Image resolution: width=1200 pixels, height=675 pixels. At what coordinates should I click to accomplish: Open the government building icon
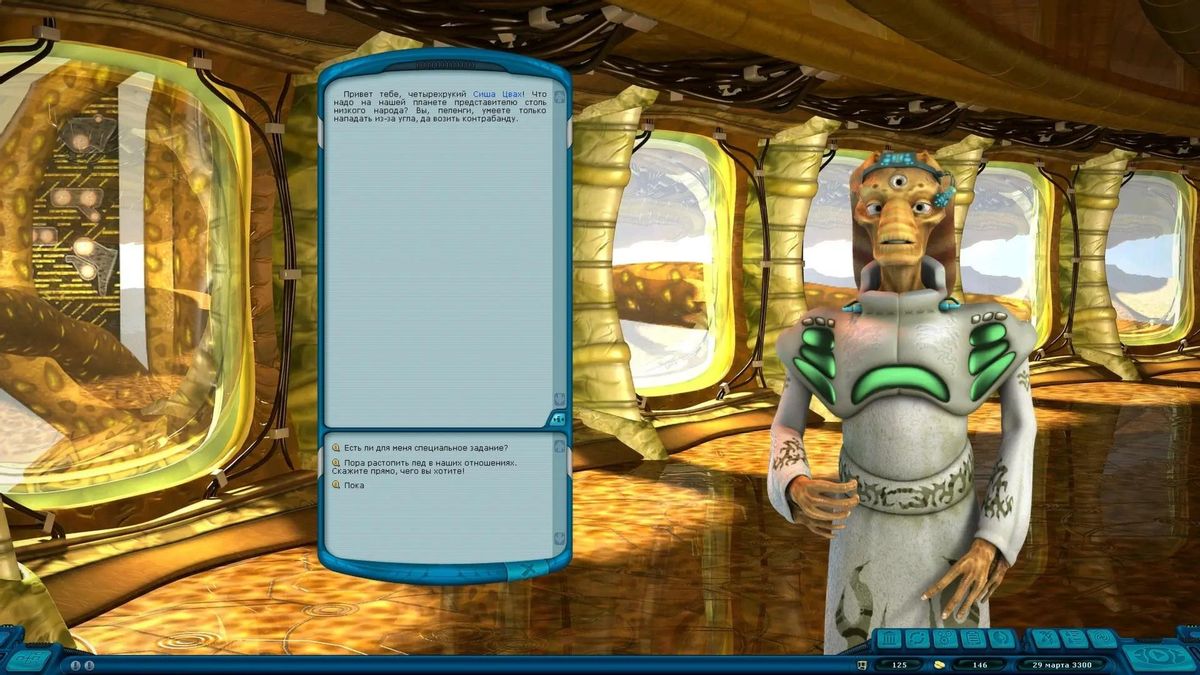tap(889, 638)
